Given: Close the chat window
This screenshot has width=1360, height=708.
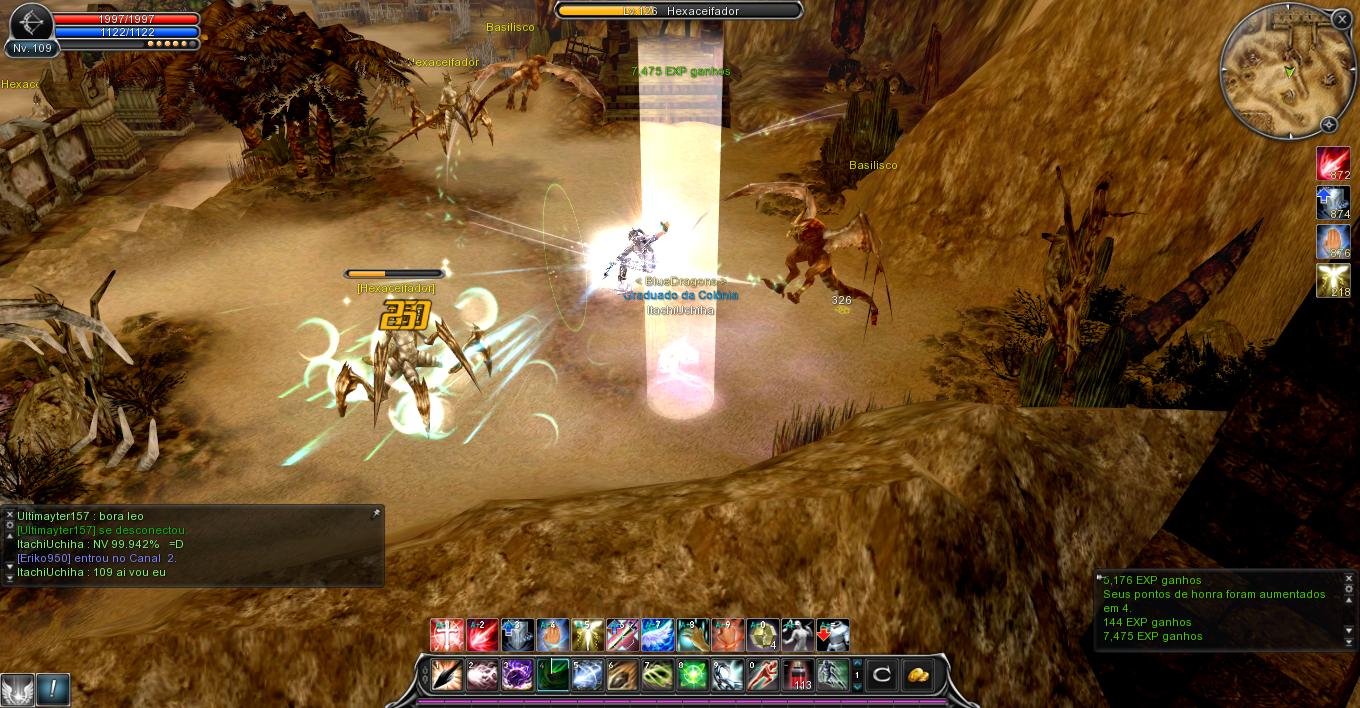Looking at the screenshot, I should (10, 515).
